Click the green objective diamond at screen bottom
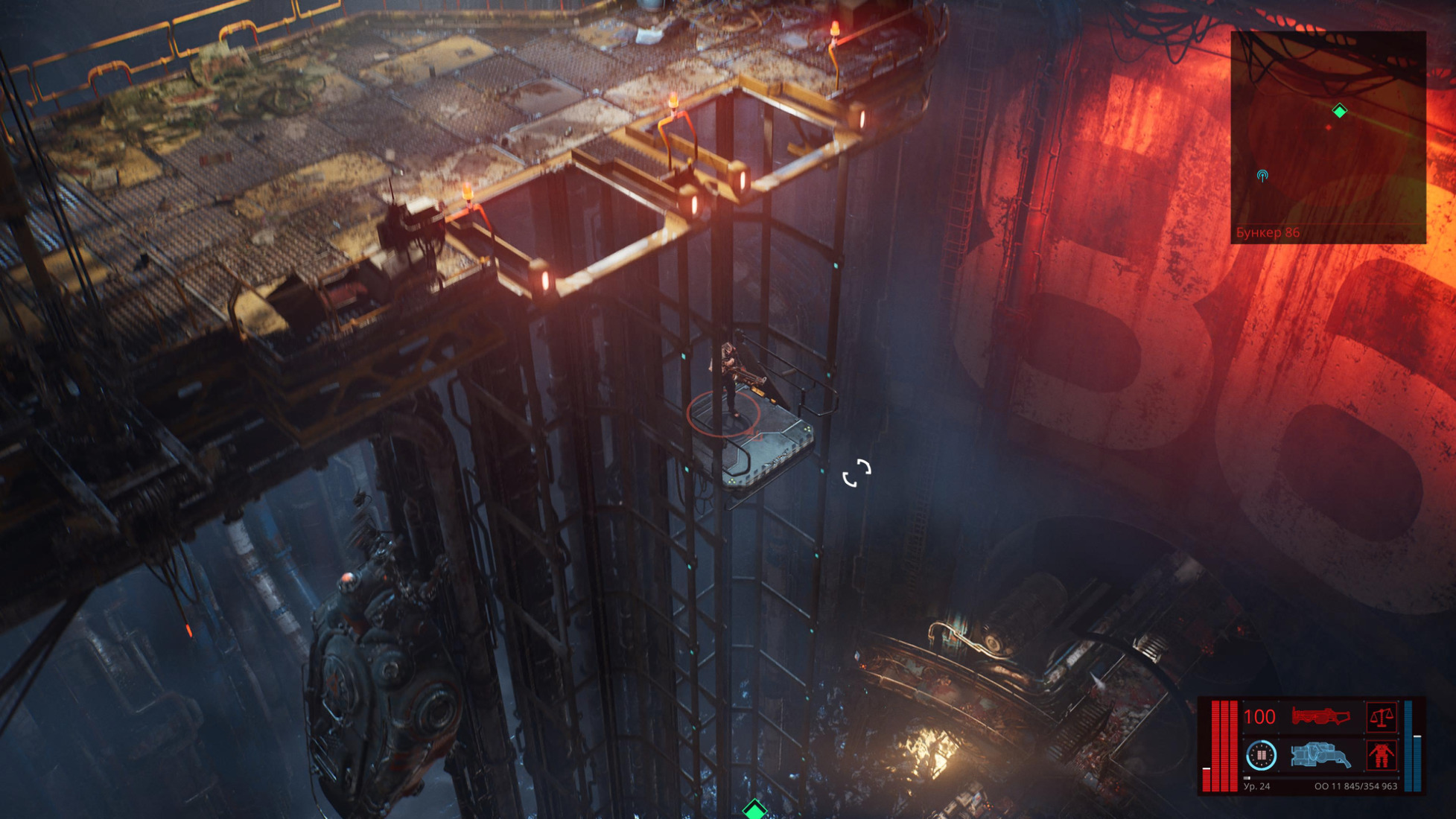This screenshot has height=819, width=1456. (x=754, y=810)
